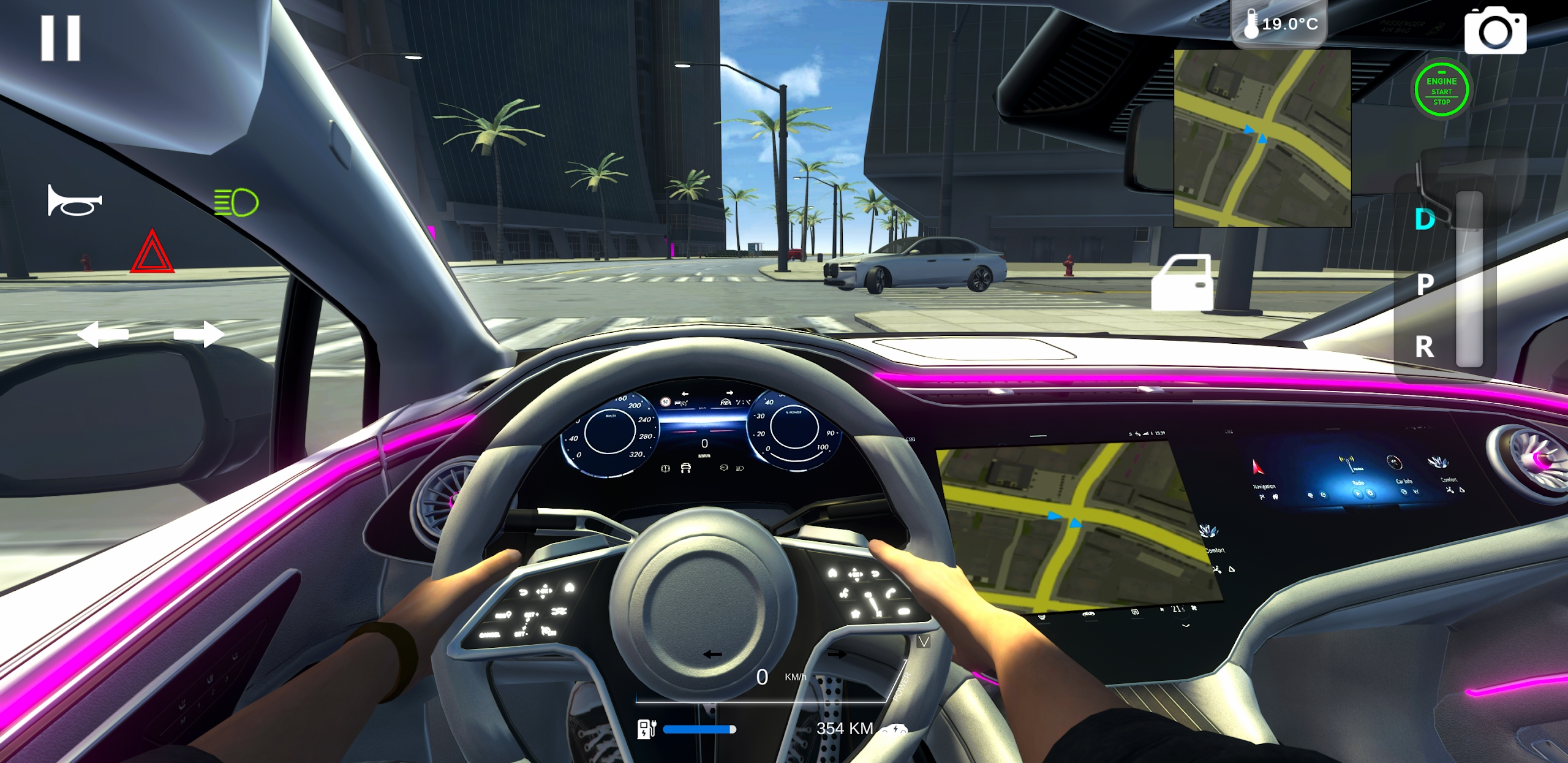The image size is (1568, 763).
Task: Activate the left turn signal arrow
Action: [x=103, y=334]
